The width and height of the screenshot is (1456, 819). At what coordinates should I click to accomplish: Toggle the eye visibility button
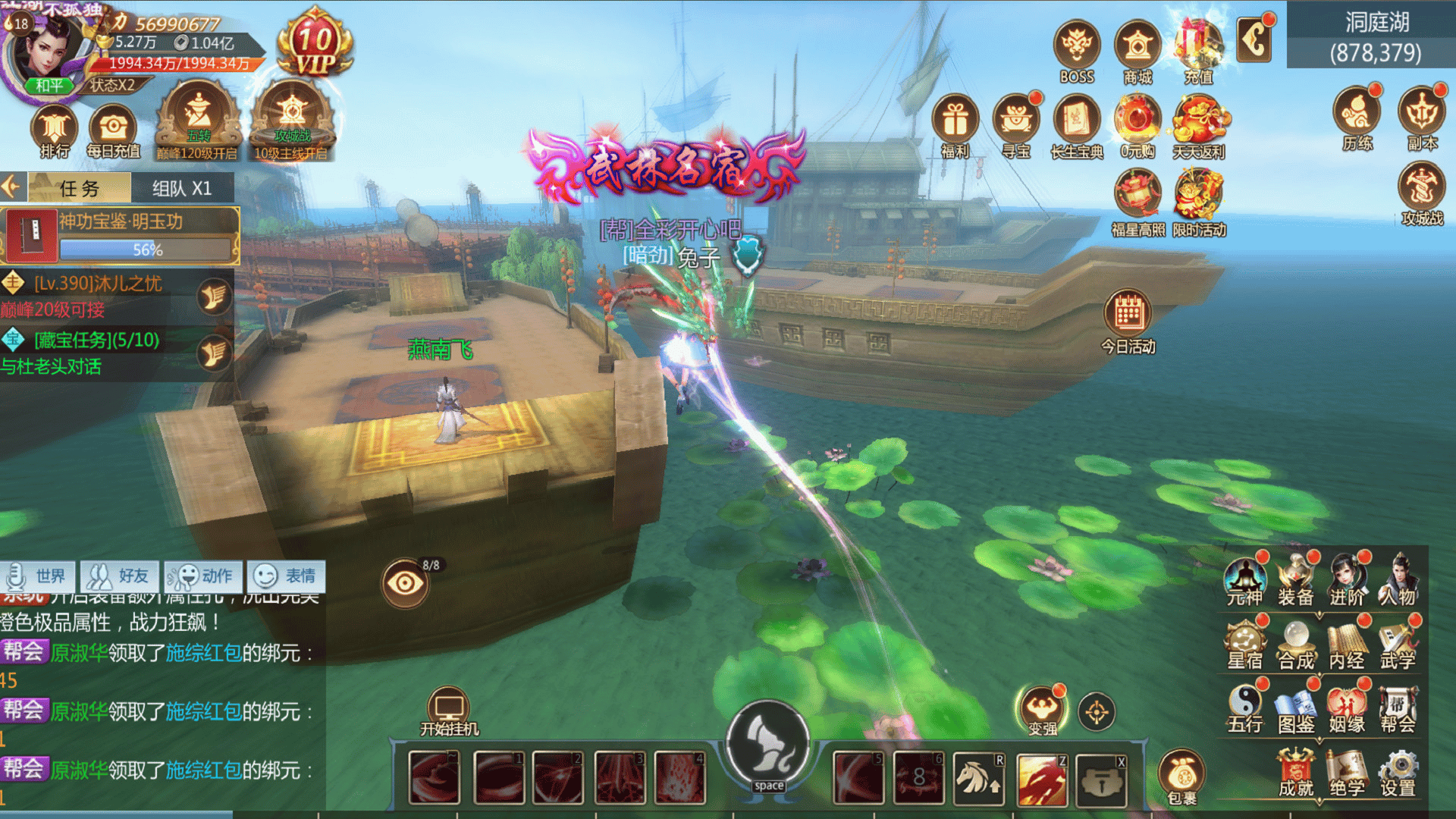(405, 582)
